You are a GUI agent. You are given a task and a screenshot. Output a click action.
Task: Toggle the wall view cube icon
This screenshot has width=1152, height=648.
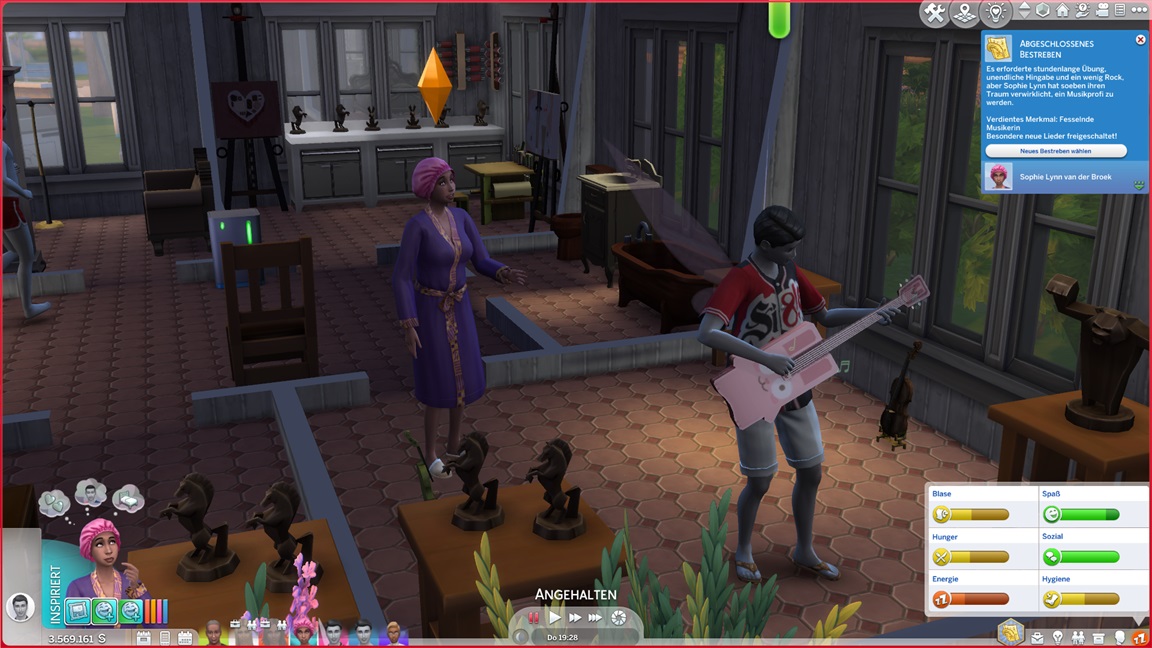(1043, 11)
